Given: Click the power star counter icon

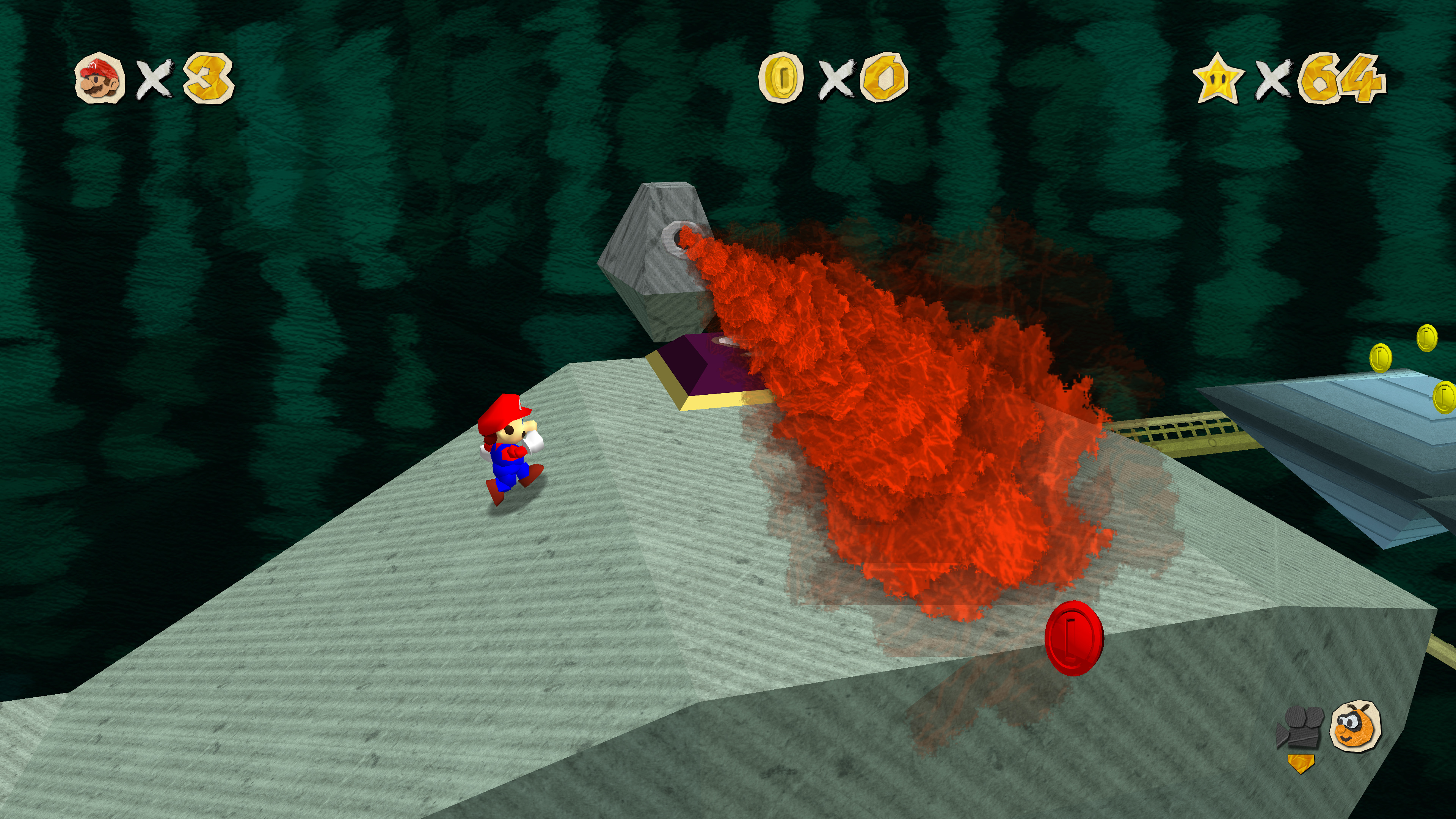Looking at the screenshot, I should pos(1218,78).
